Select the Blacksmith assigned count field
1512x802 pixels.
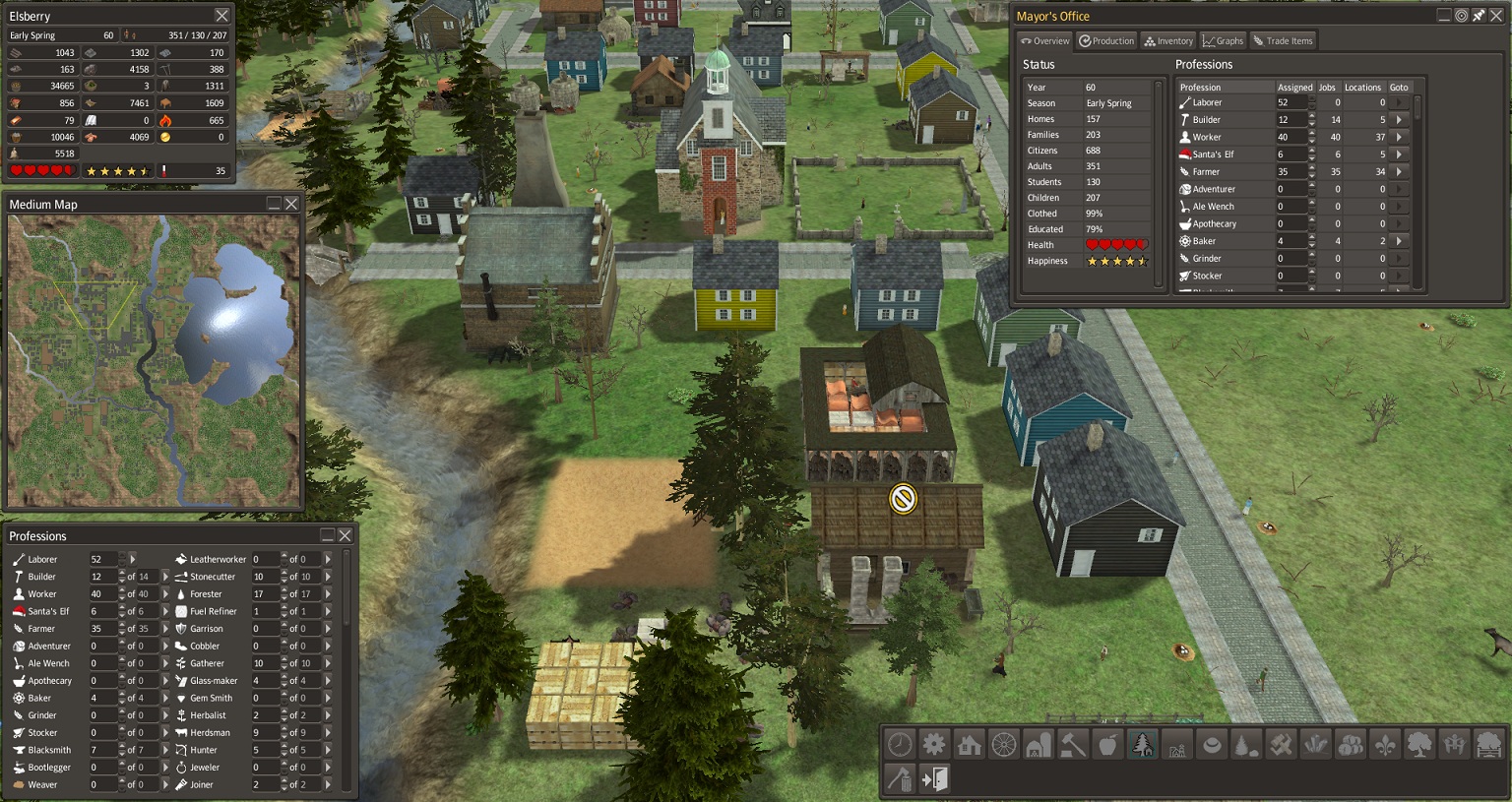[102, 750]
